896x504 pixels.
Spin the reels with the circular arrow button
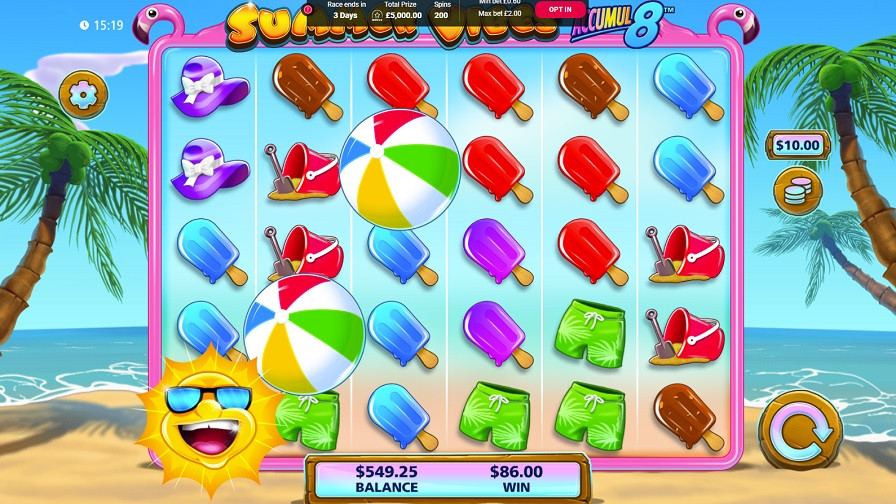(799, 432)
